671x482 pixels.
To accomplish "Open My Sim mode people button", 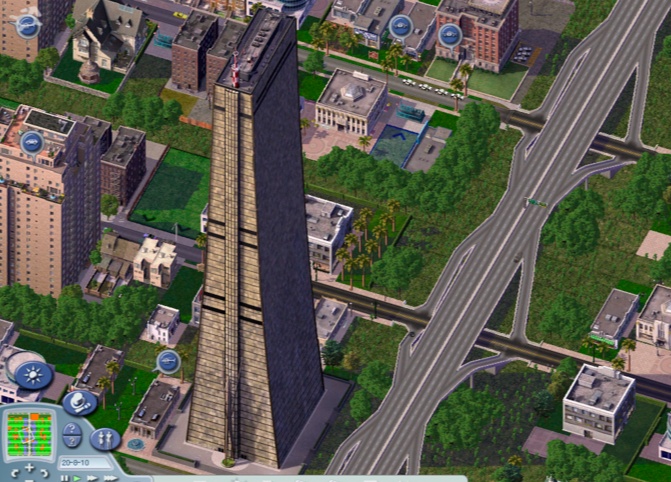I will (105, 438).
